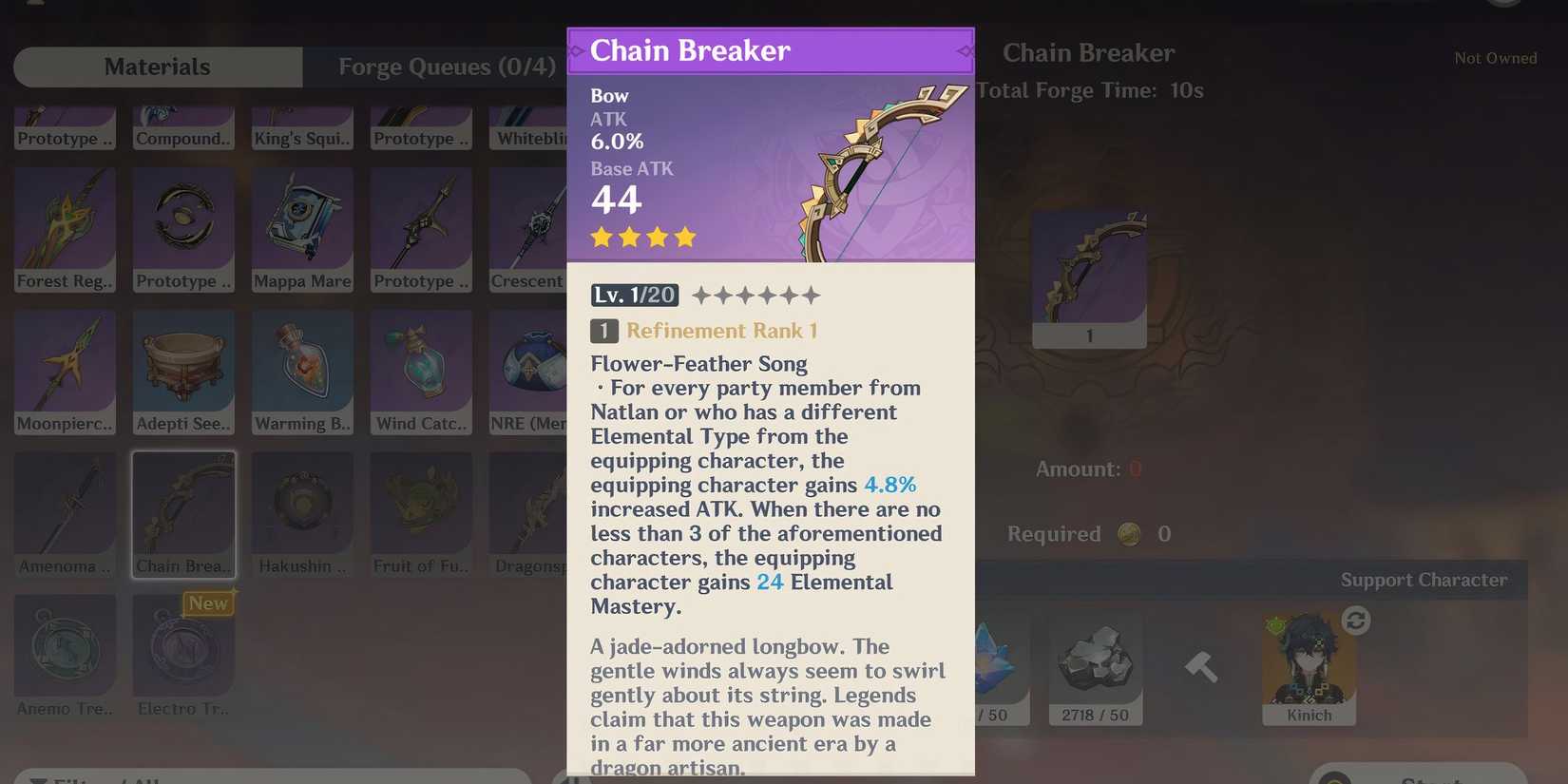
Task: Click the Chain Breaker weapon preview image
Action: click(x=1088, y=271)
